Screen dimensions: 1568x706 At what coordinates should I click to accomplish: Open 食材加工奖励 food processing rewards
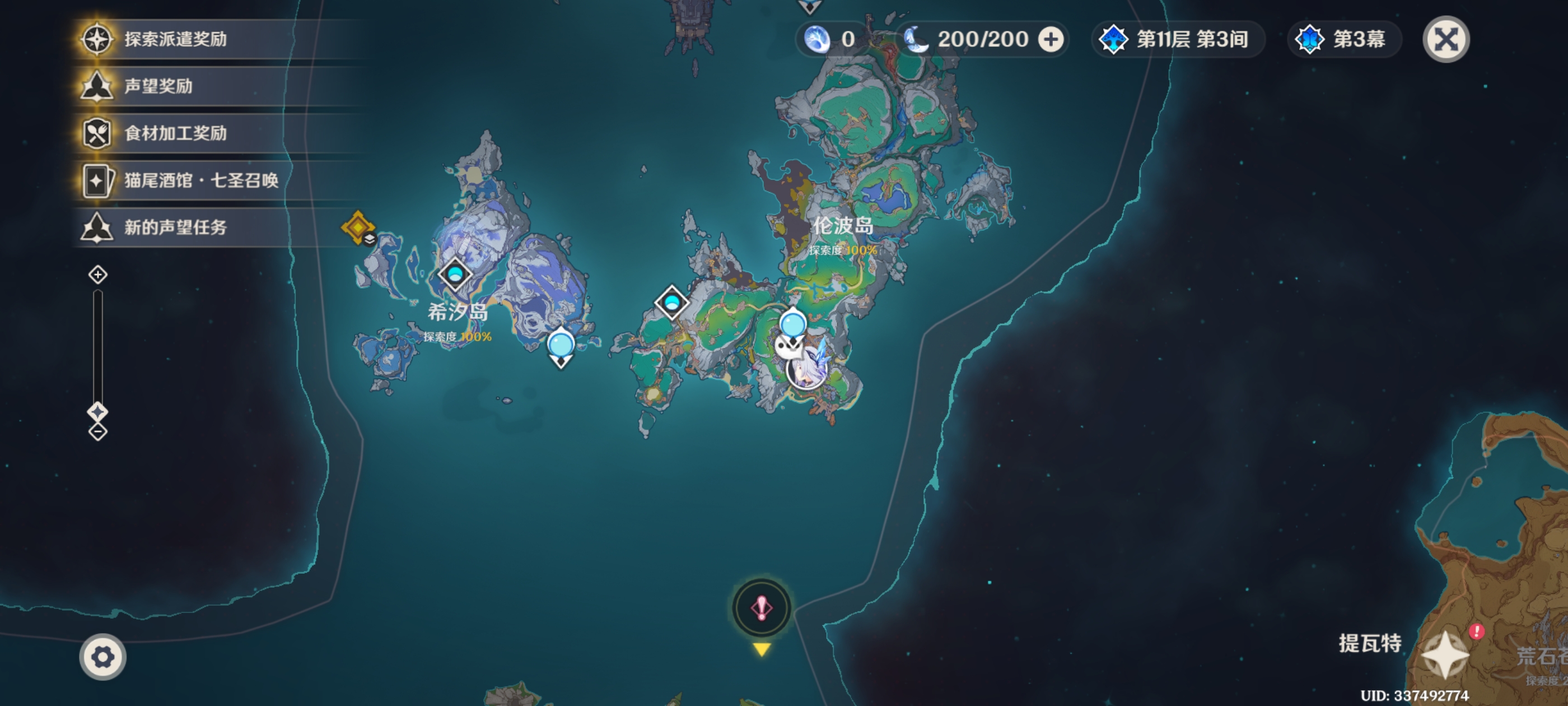tap(175, 133)
